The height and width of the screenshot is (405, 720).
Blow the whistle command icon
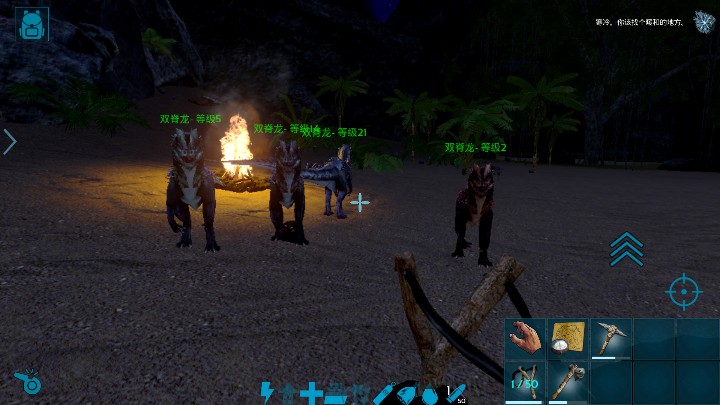26,382
